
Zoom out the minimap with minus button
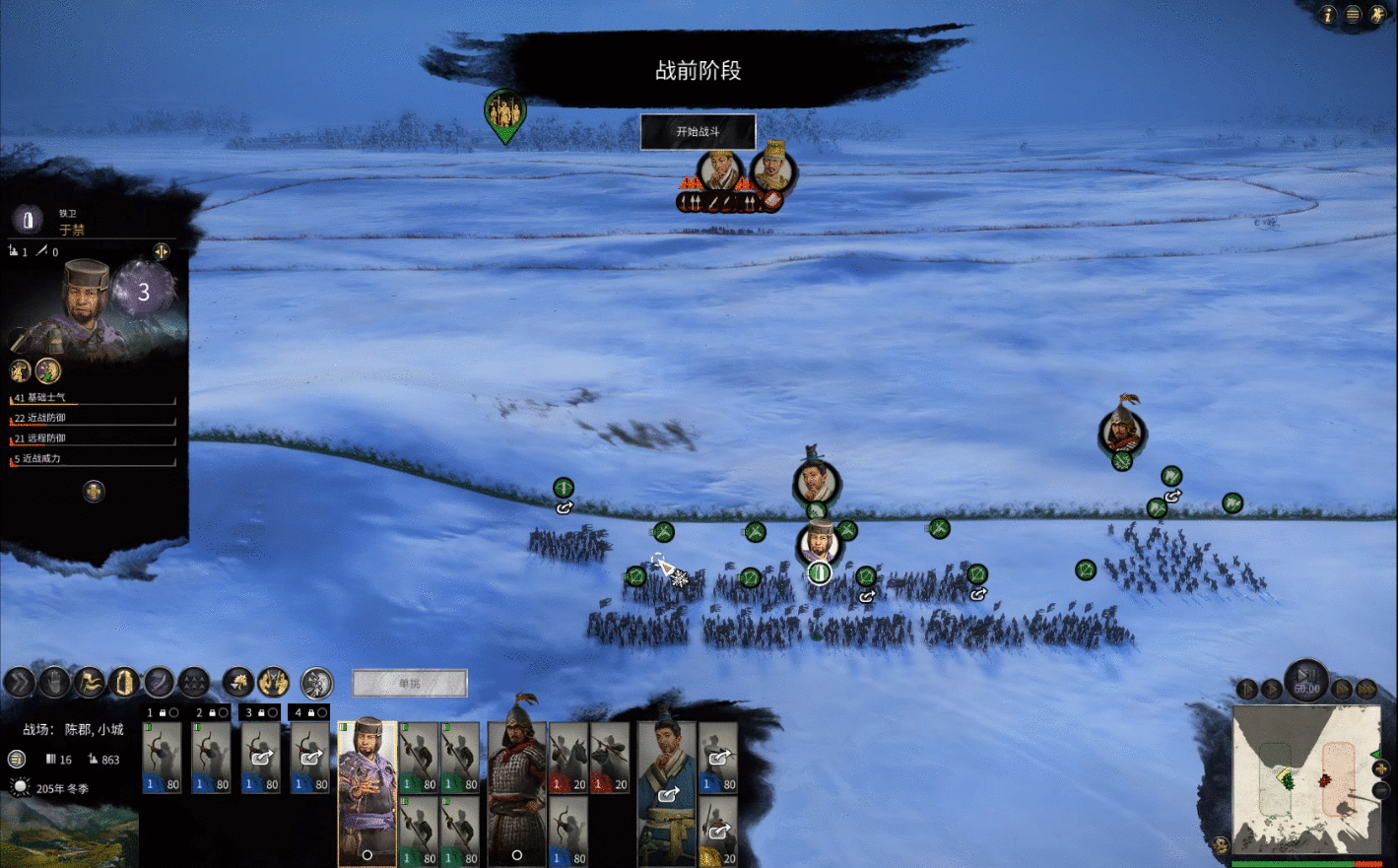click(1380, 790)
